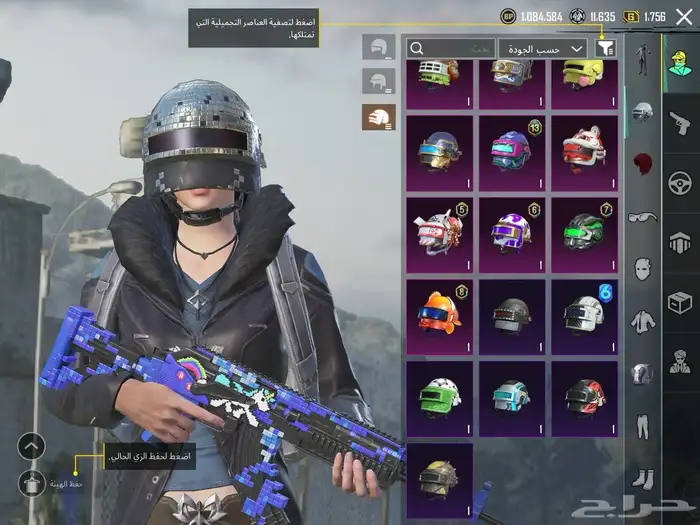Screen dimensions: 700x525
Task: Open the cosmetics filter funnel button
Action: point(605,48)
